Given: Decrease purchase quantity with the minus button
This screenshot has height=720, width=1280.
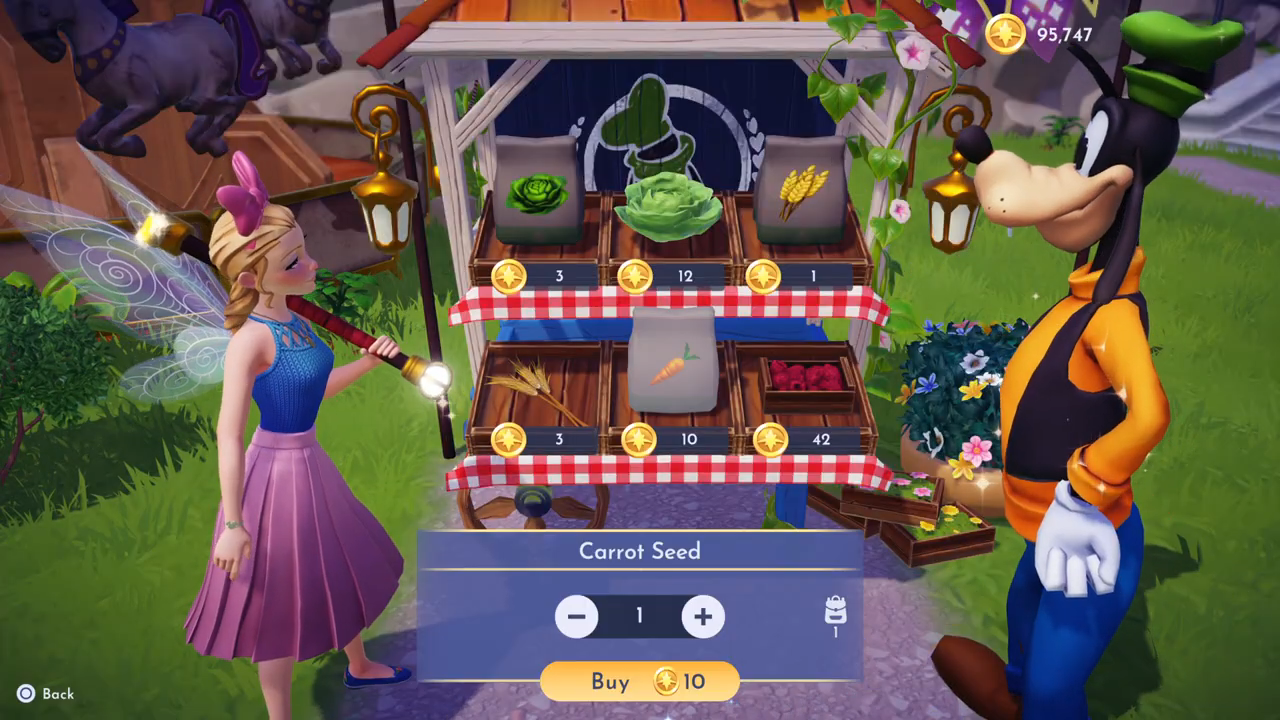Looking at the screenshot, I should tap(576, 616).
